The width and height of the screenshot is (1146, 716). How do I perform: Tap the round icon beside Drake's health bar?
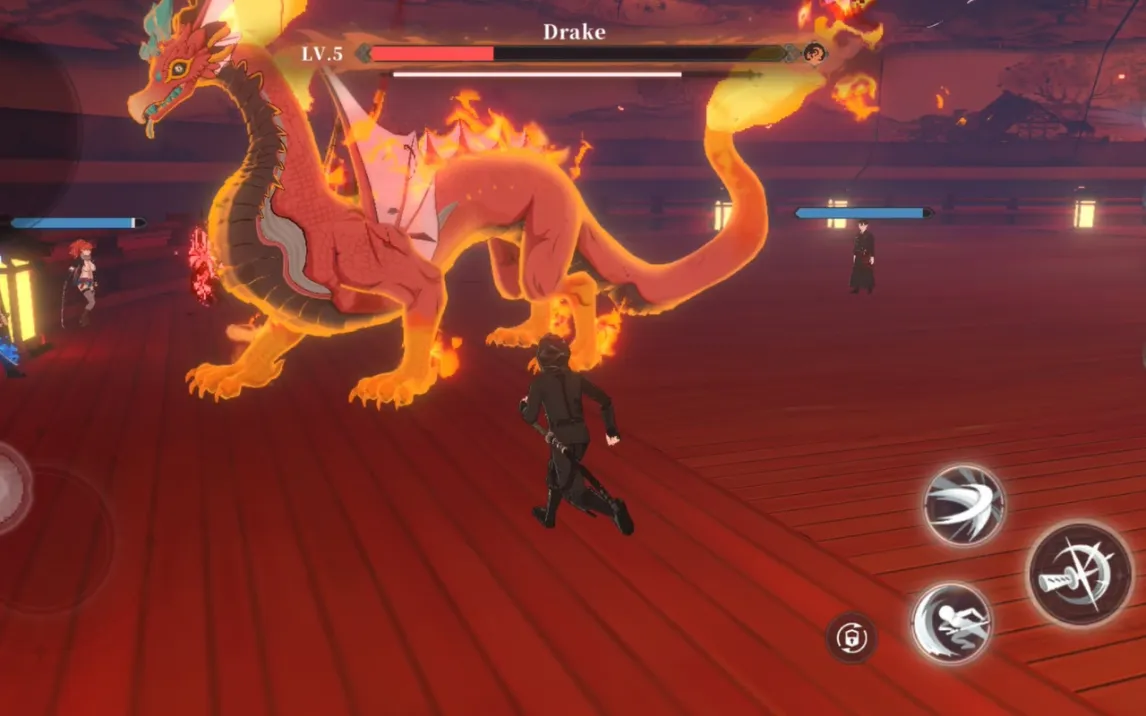pyautogui.click(x=815, y=54)
